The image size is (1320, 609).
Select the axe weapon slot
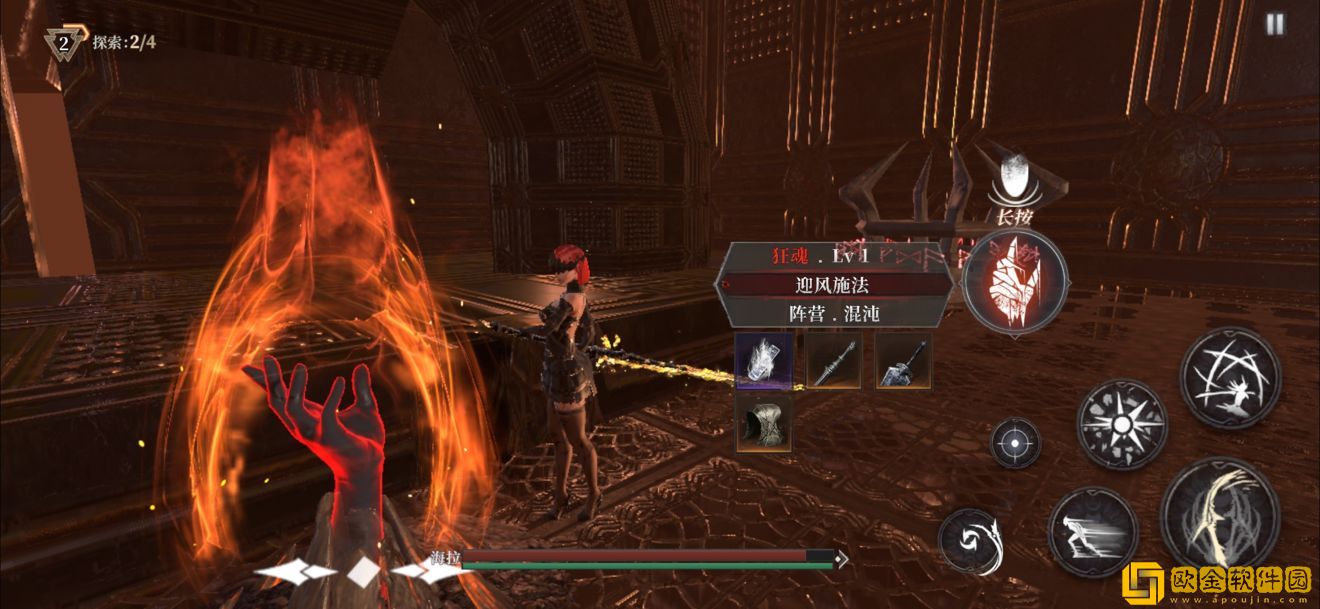pyautogui.click(x=903, y=361)
